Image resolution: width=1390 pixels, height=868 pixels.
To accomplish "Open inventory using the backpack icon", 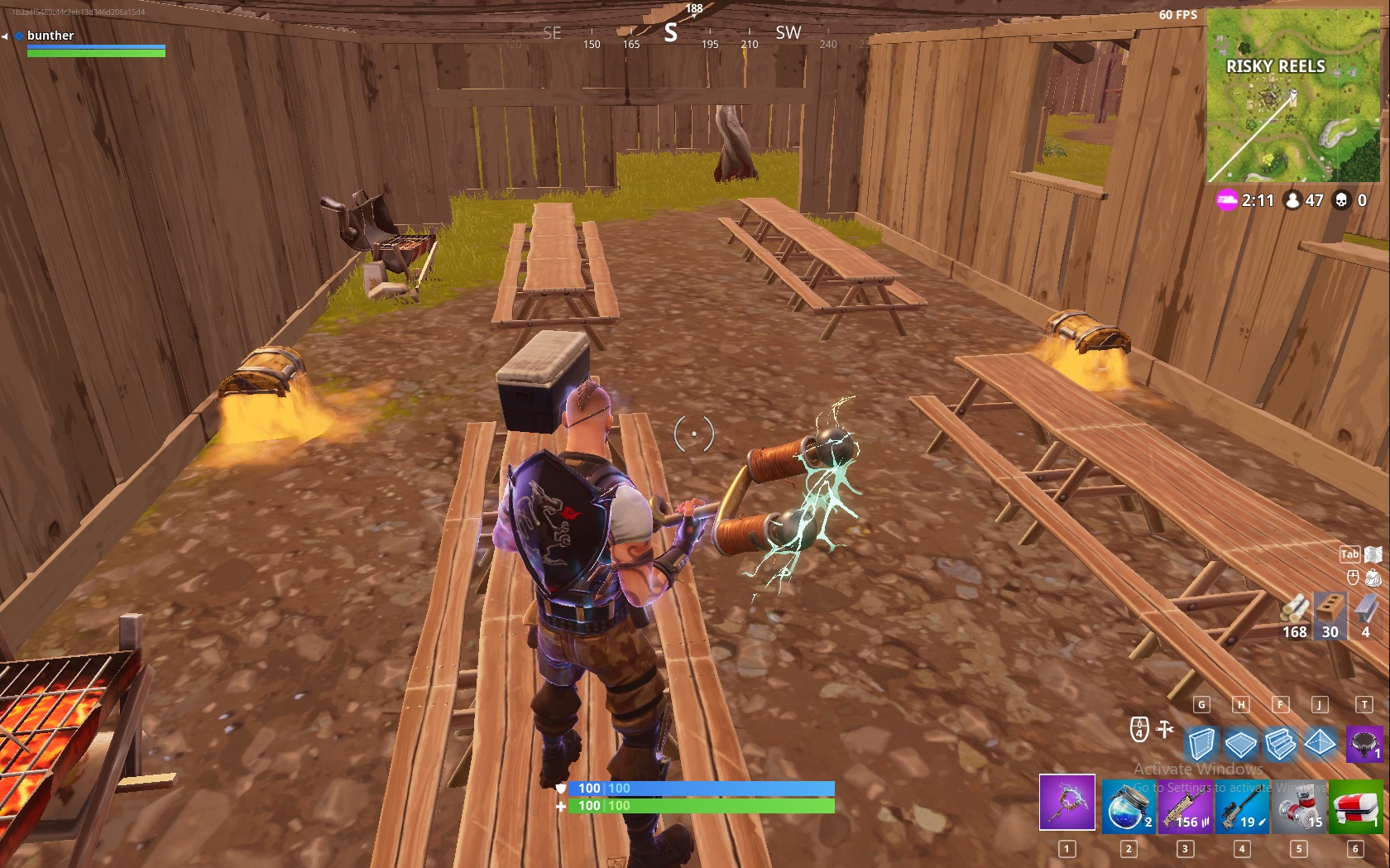I will coord(1374,579).
